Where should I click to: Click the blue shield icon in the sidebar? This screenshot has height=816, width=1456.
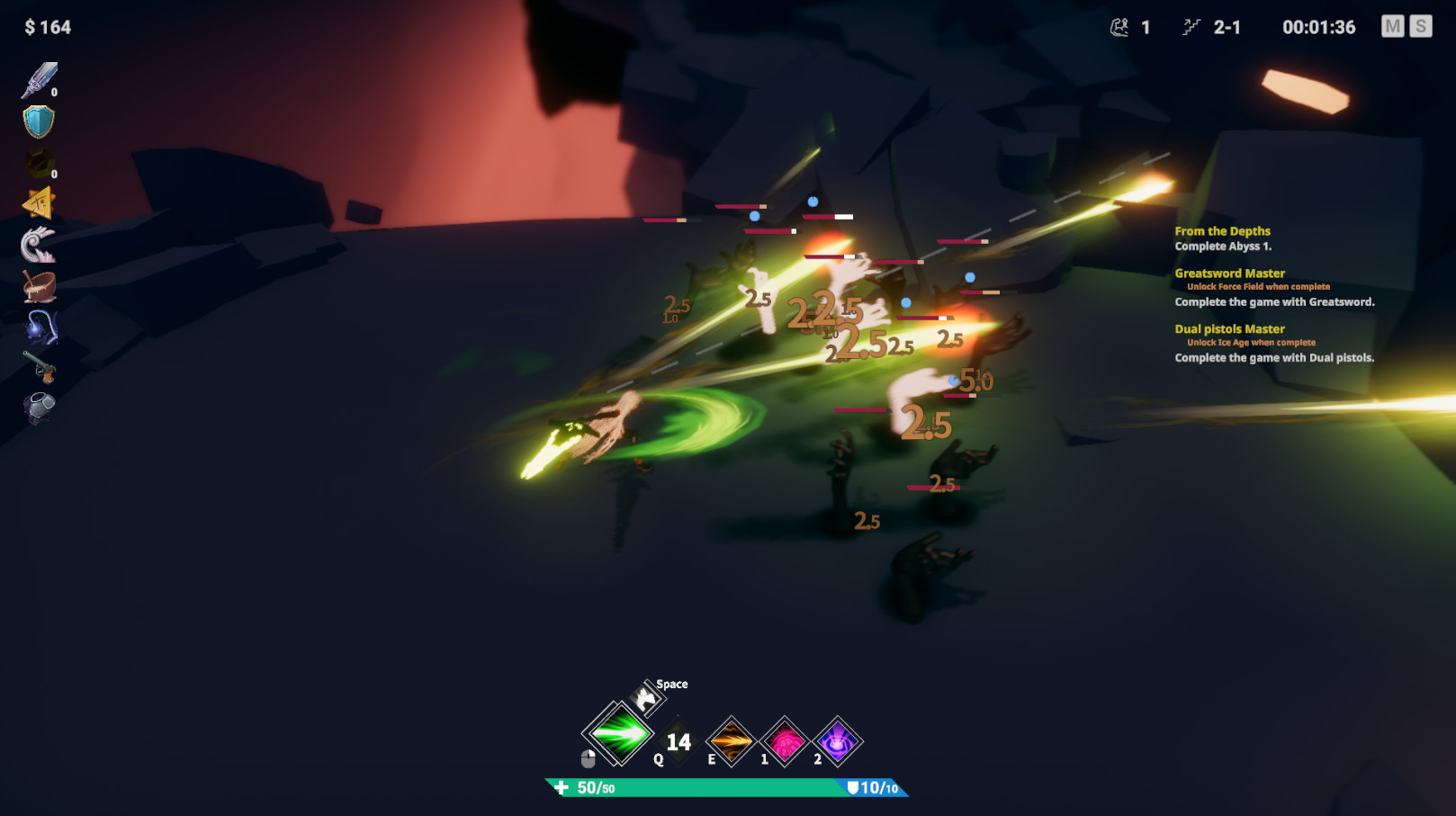click(x=37, y=120)
